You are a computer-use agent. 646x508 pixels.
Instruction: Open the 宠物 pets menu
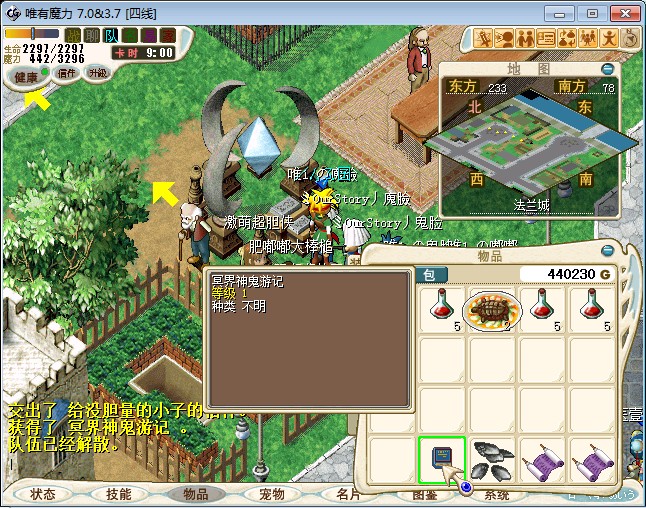271,494
